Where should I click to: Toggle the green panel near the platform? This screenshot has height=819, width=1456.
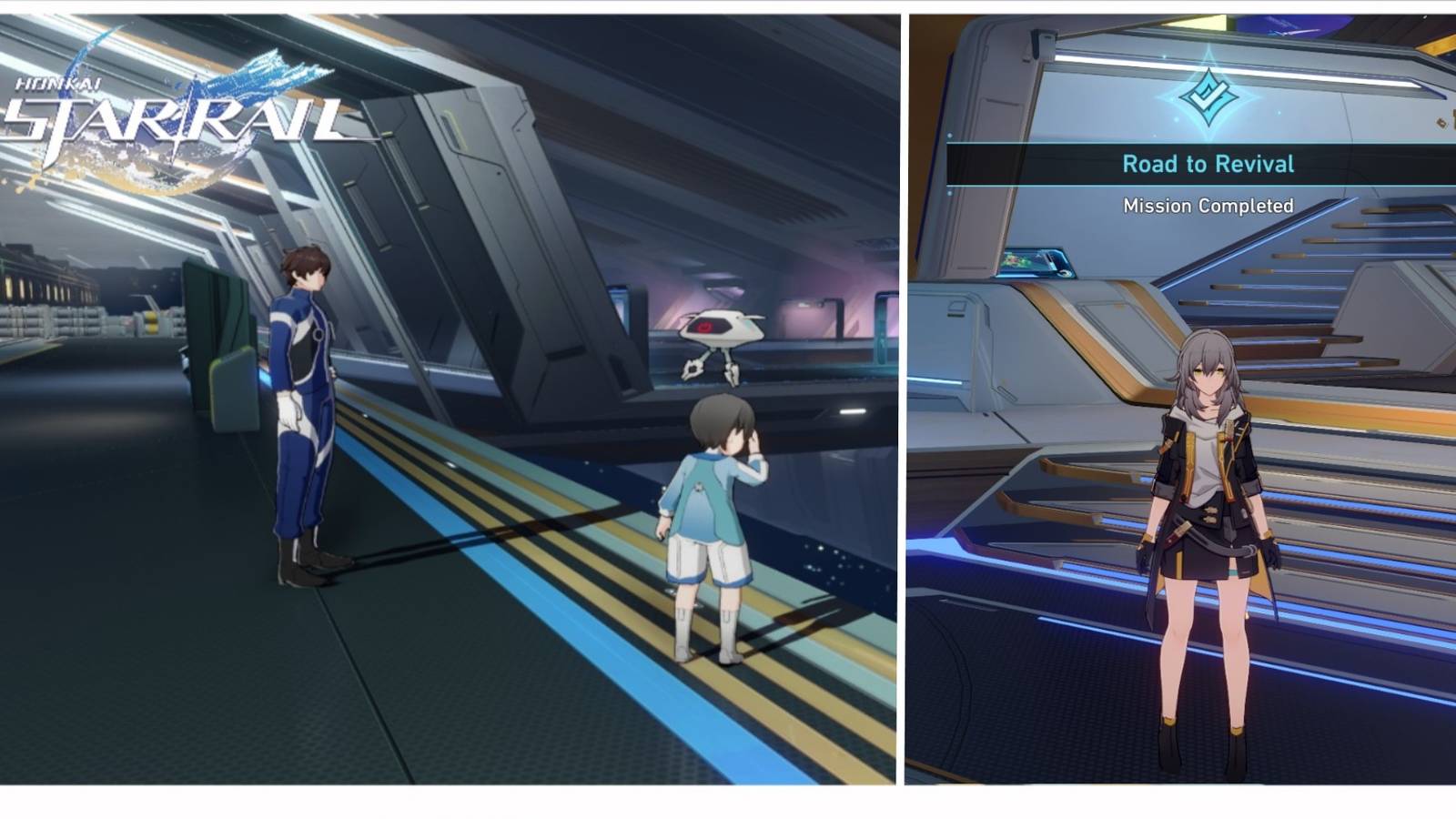click(x=218, y=337)
